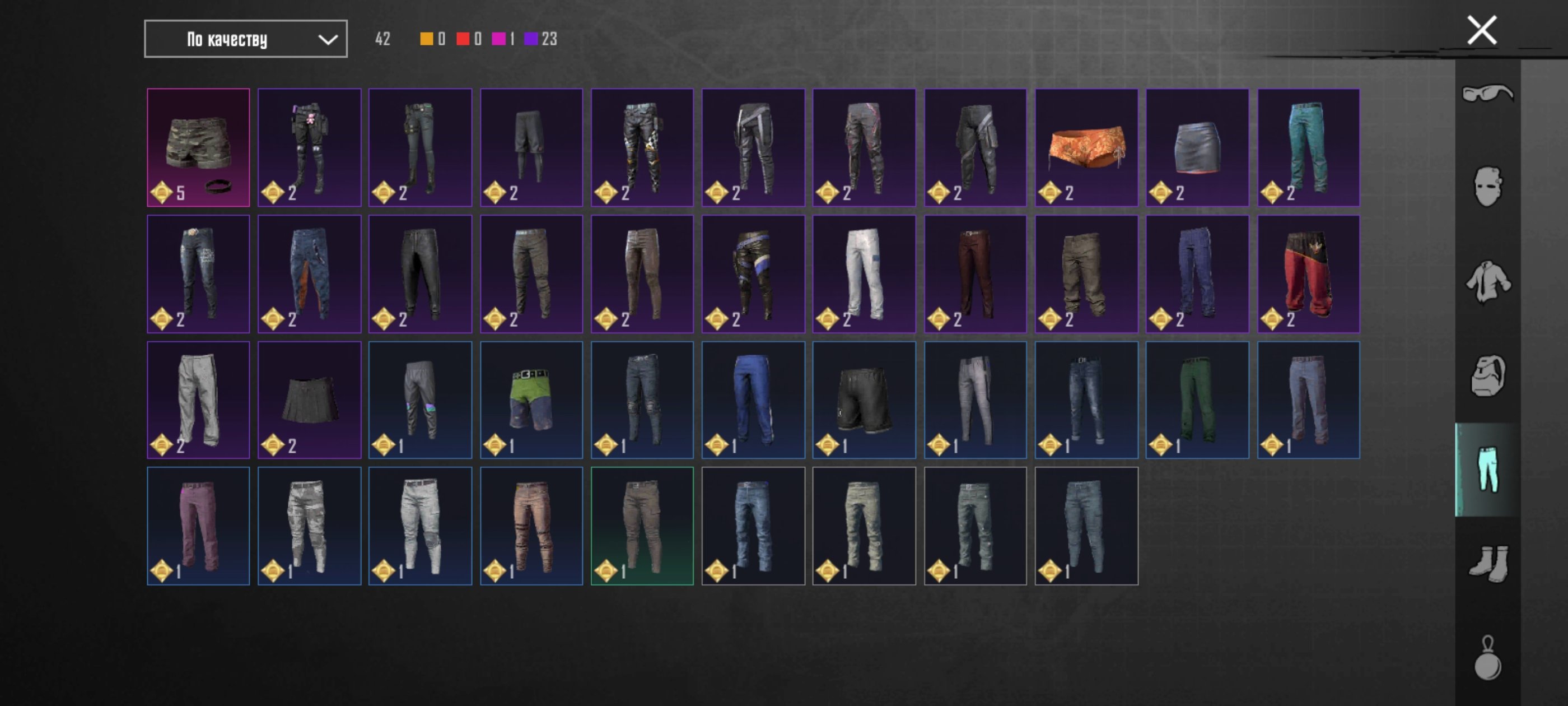
Task: Choose the black pleated skirt
Action: [309, 400]
